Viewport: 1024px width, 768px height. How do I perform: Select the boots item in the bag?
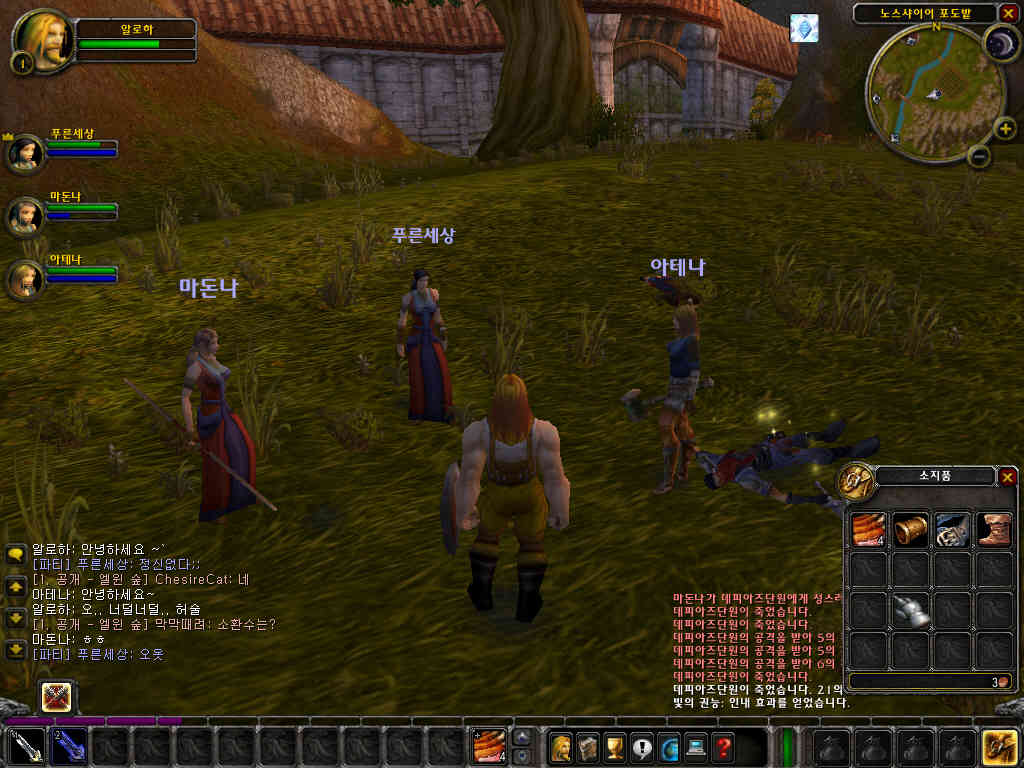[991, 531]
